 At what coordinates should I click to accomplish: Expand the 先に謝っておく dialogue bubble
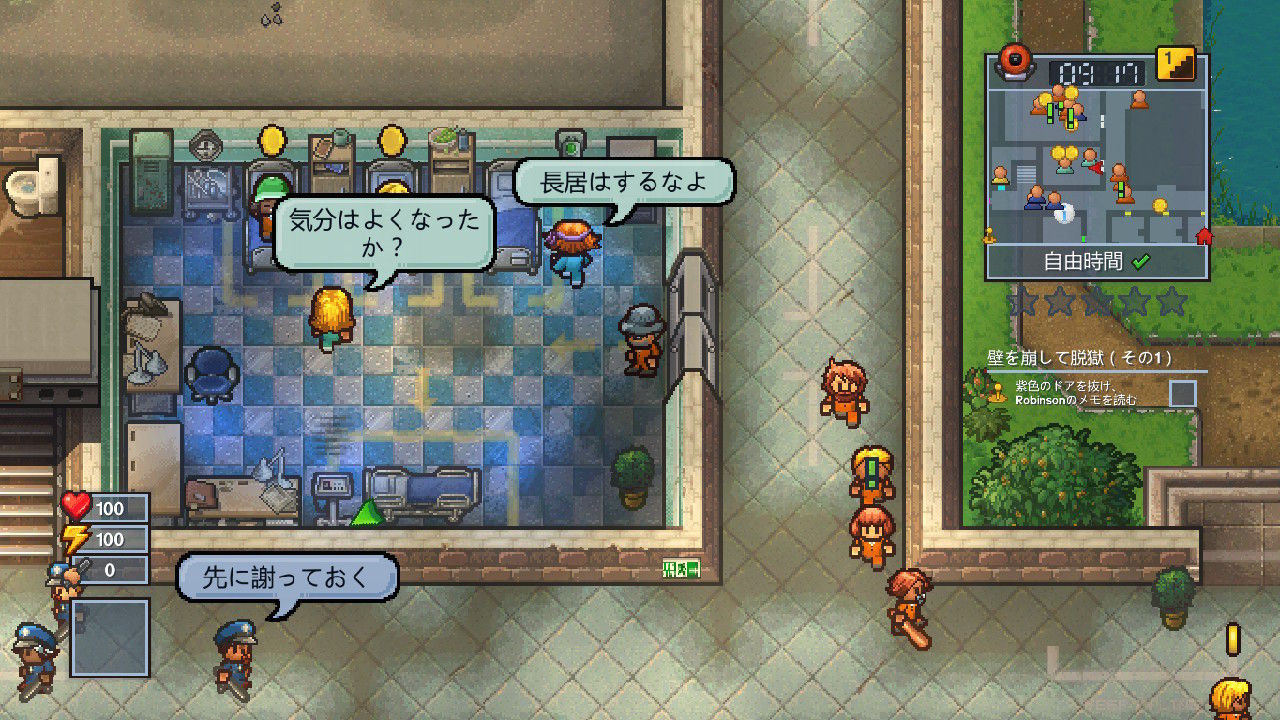coord(285,576)
